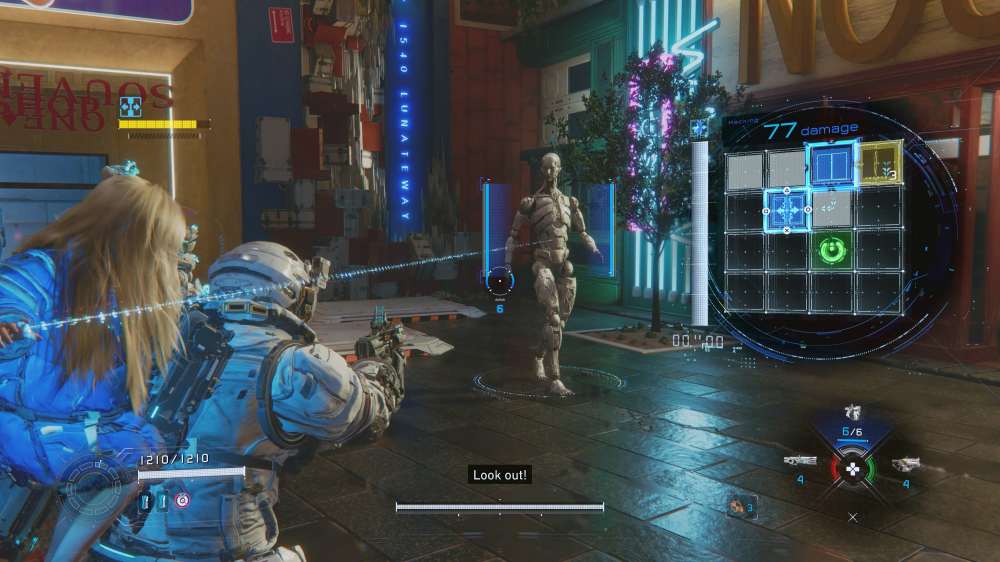Choose the yellow bonus tile in the hacking grid
This screenshot has width=1000, height=562.
pos(880,164)
